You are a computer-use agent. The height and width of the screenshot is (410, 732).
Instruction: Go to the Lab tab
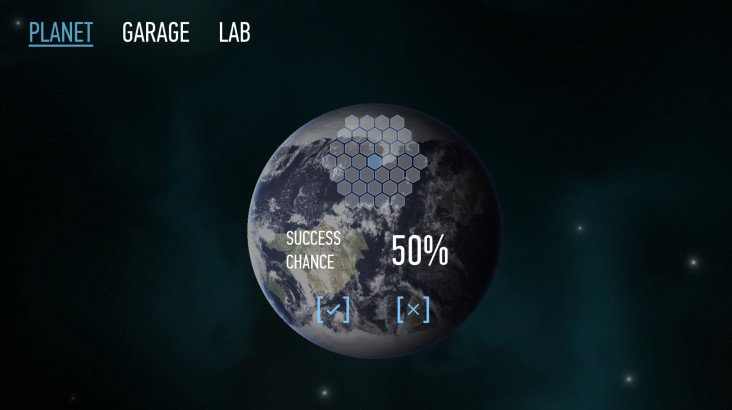pos(234,33)
